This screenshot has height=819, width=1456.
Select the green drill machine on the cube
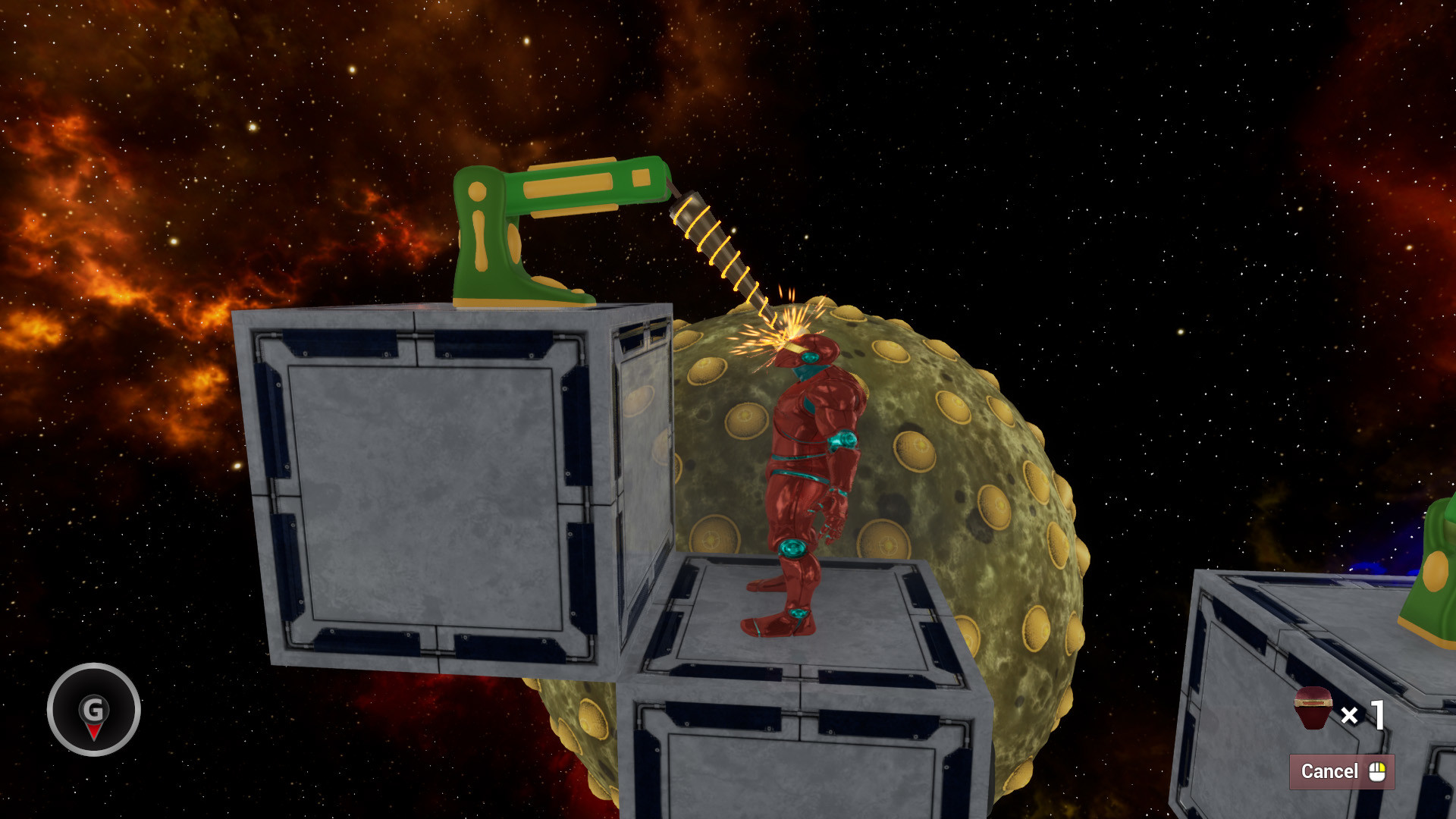[x=531, y=227]
